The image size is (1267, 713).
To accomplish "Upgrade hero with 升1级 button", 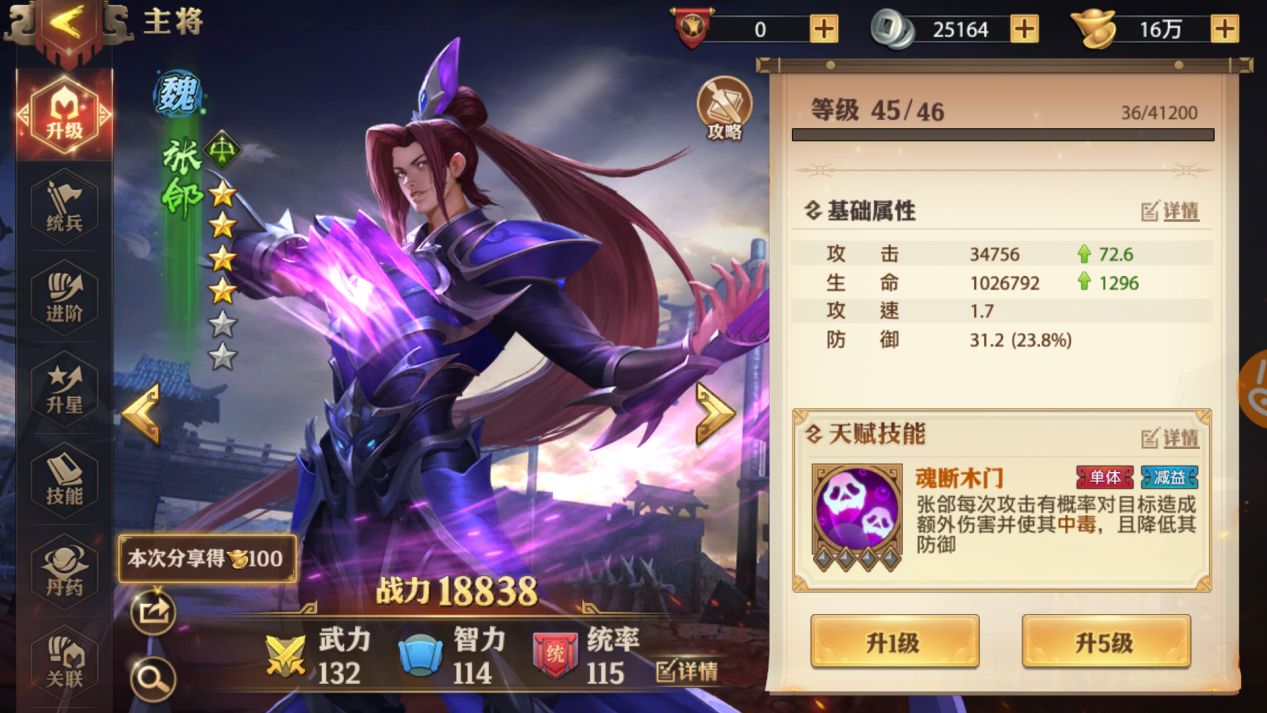I will pos(894,642).
